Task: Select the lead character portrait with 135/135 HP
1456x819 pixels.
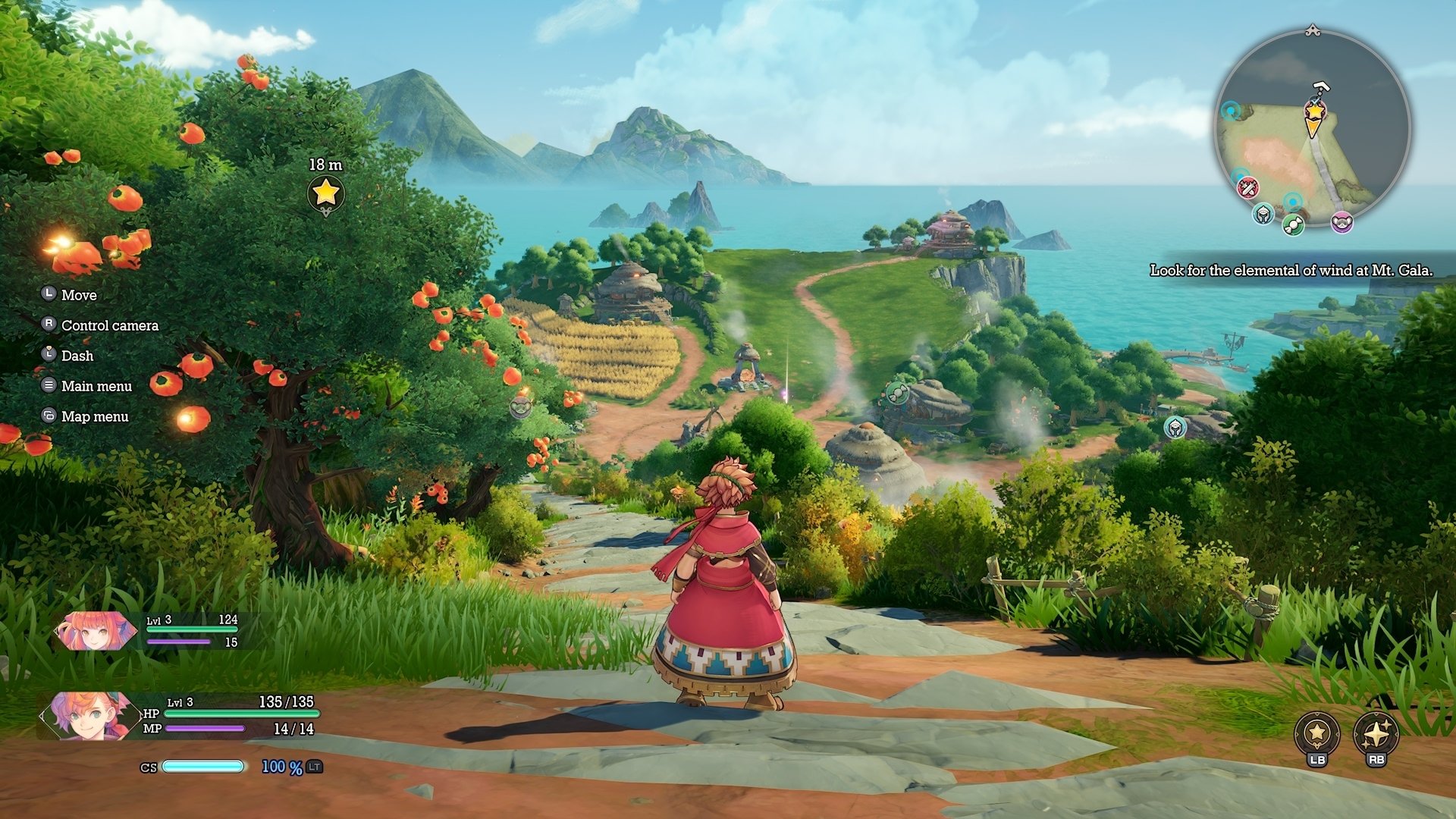Action: click(83, 715)
